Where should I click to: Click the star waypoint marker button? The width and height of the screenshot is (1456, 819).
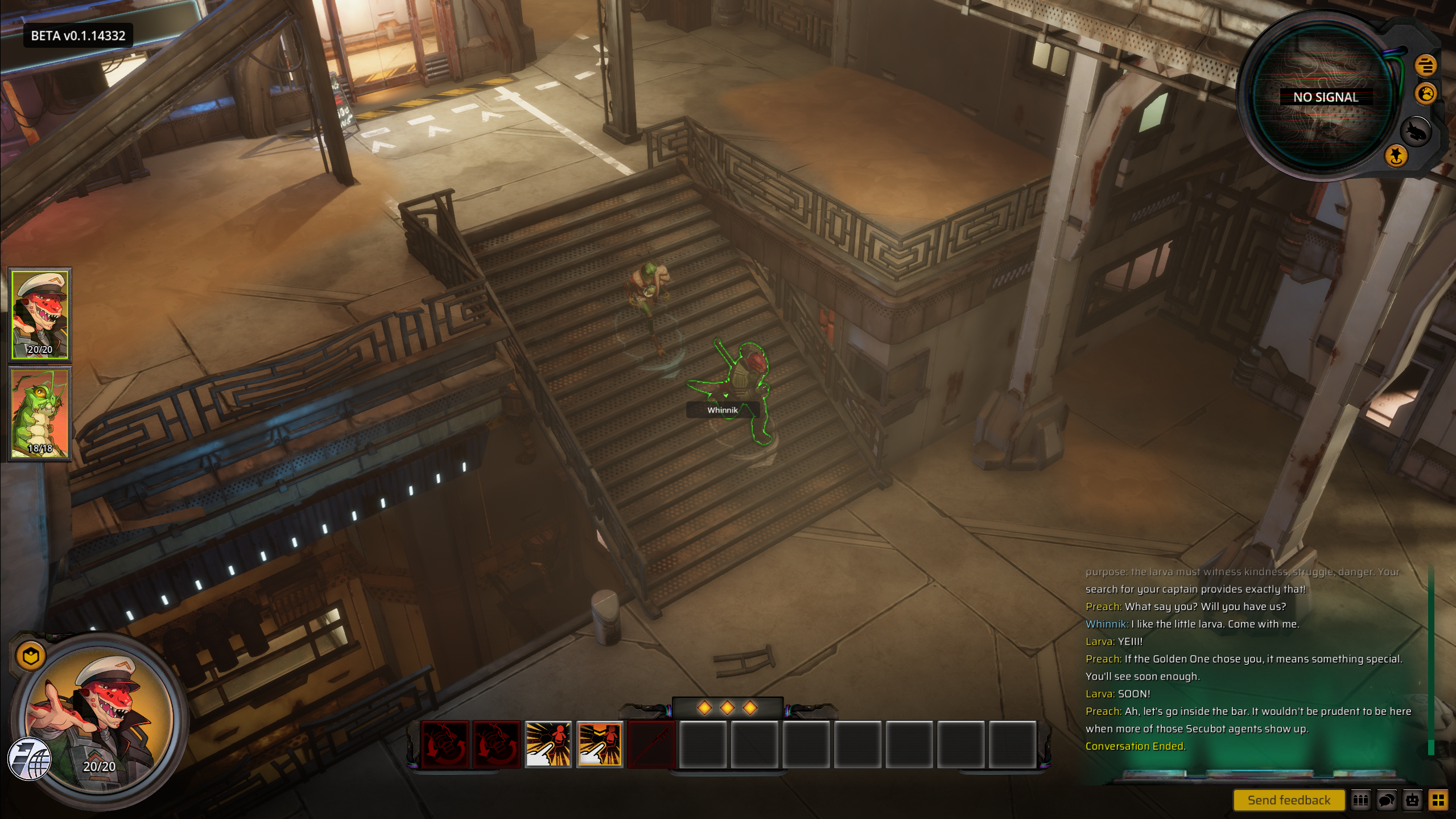[x=1396, y=155]
